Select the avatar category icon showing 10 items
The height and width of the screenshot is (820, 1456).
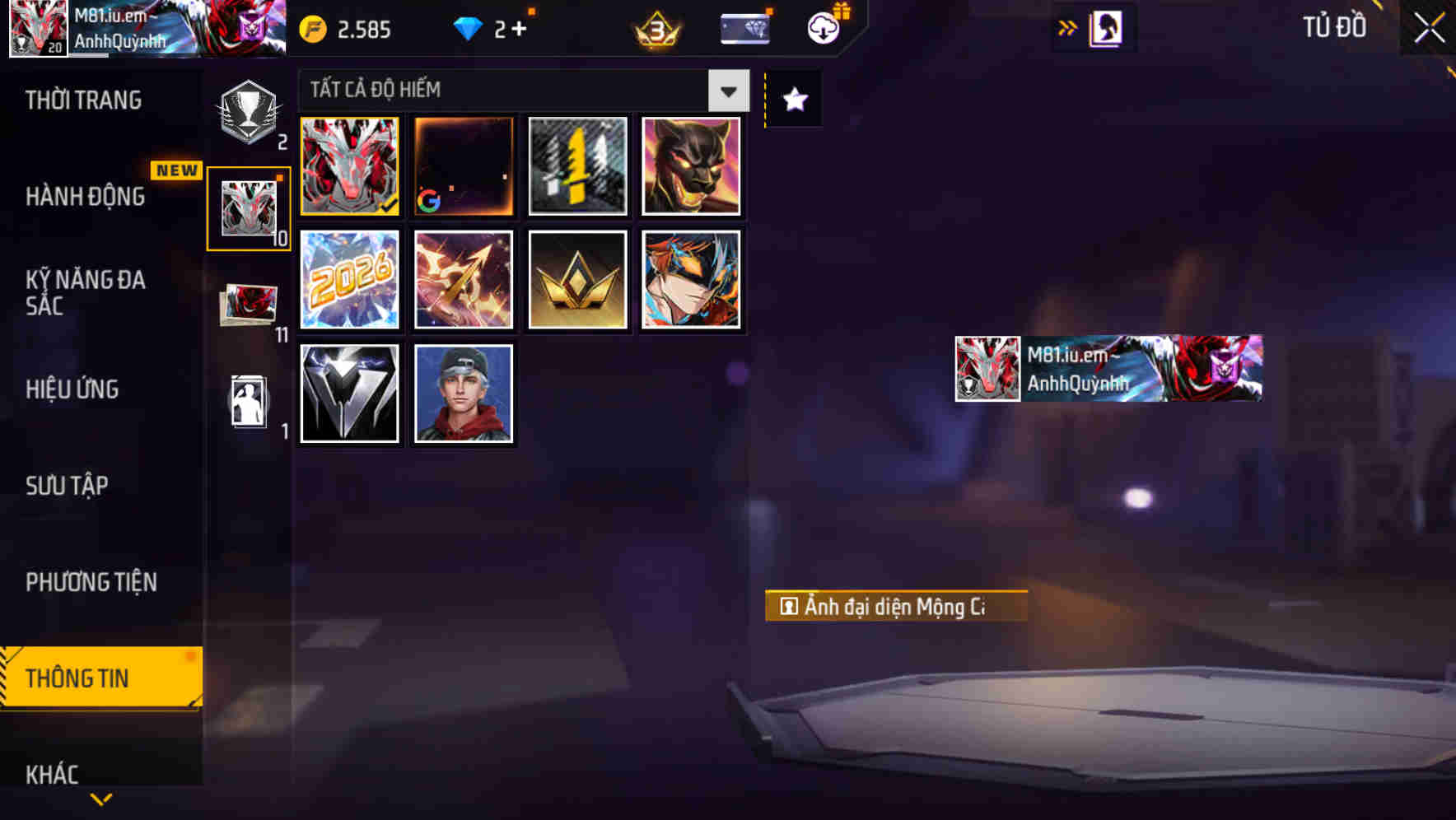pyautogui.click(x=247, y=206)
